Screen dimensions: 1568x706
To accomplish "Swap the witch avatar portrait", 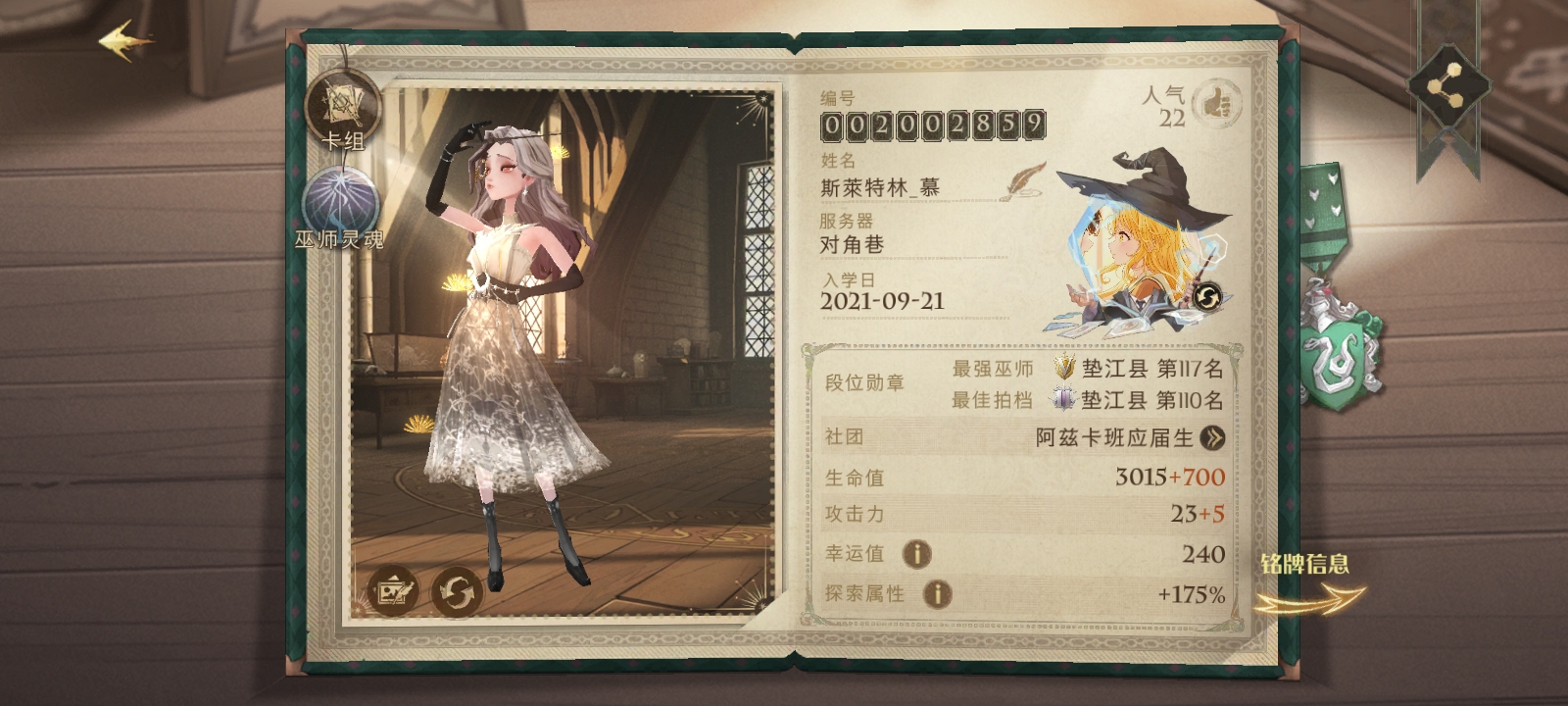I will (1206, 295).
